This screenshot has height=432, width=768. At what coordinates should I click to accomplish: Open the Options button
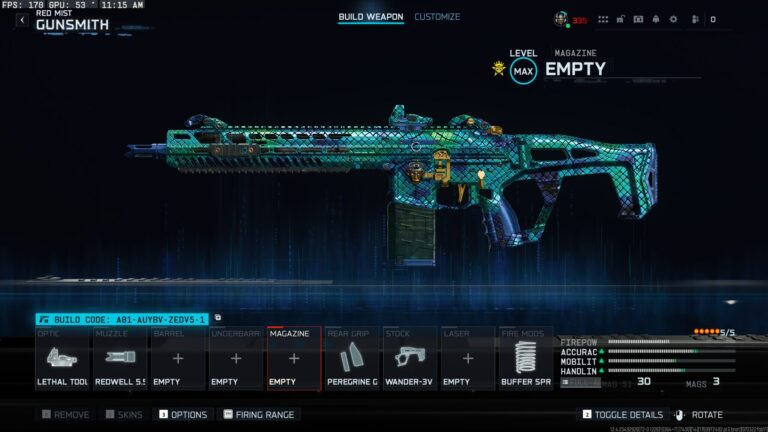coord(183,414)
